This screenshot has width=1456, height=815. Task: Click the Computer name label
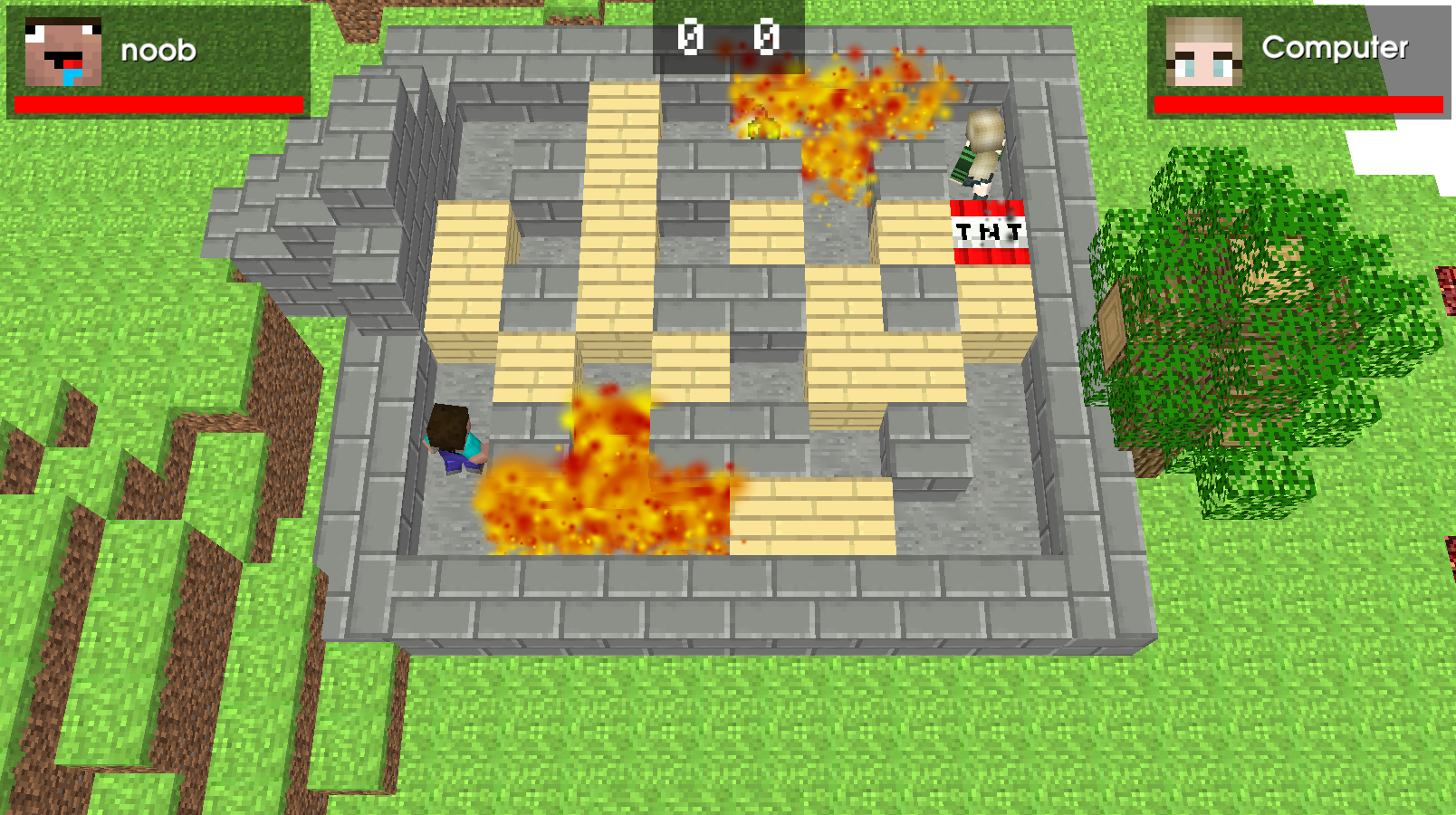tap(1334, 48)
